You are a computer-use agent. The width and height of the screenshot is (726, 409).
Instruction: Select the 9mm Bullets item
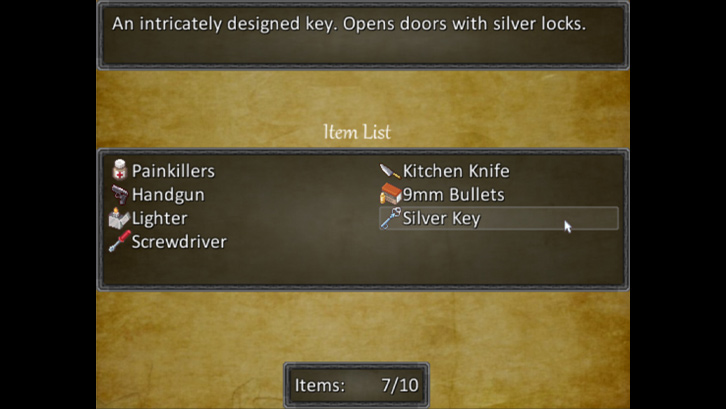[x=453, y=195]
